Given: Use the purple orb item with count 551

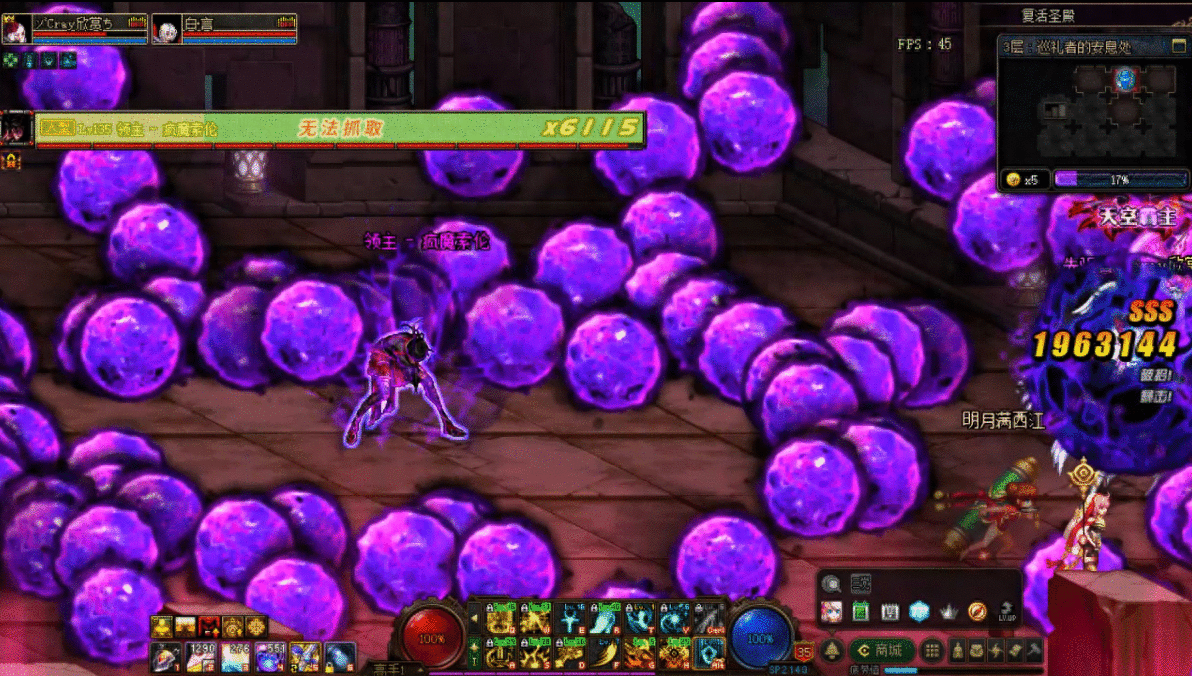Looking at the screenshot, I should tap(269, 657).
